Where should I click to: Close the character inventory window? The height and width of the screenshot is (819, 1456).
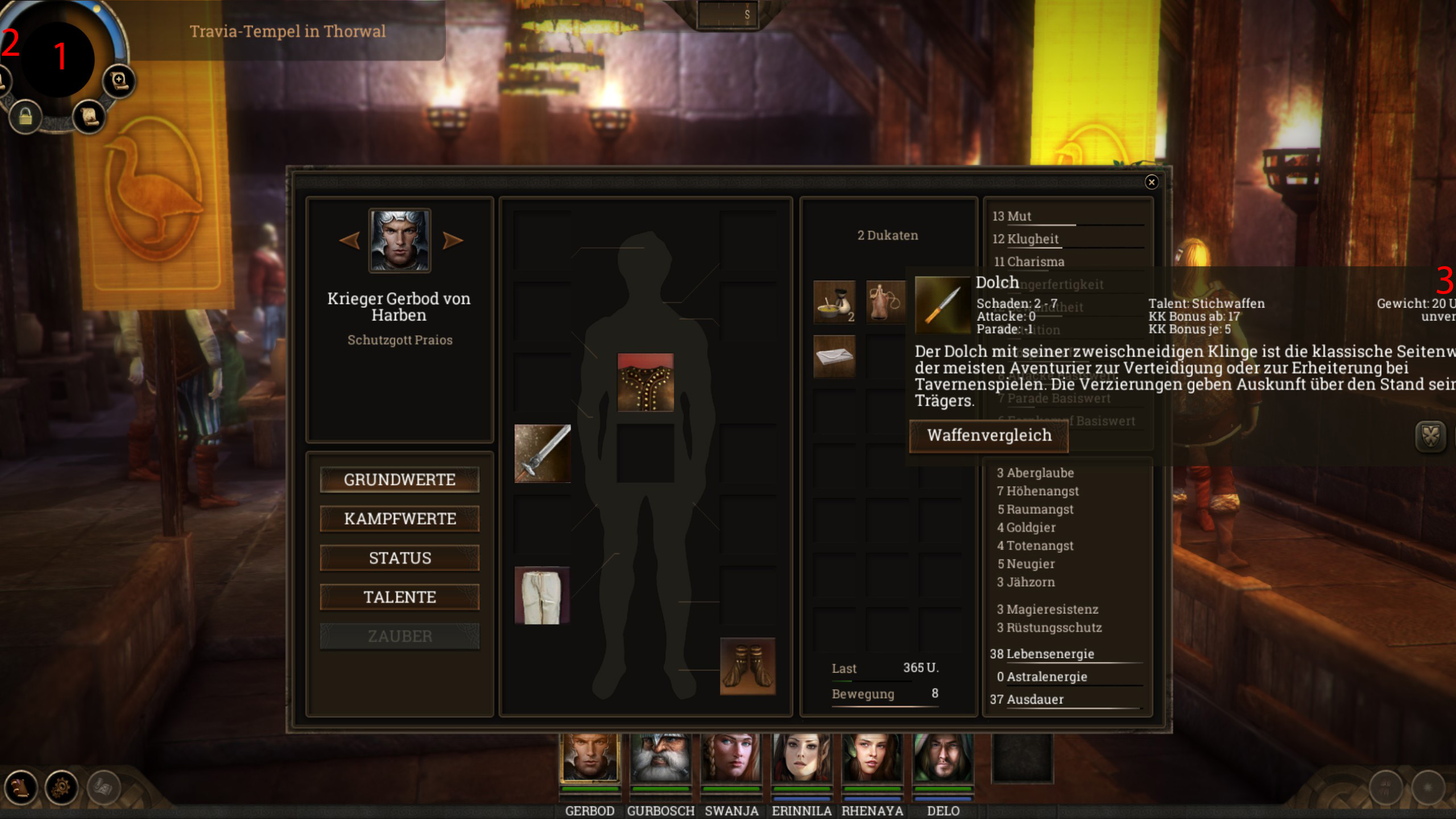(1151, 182)
